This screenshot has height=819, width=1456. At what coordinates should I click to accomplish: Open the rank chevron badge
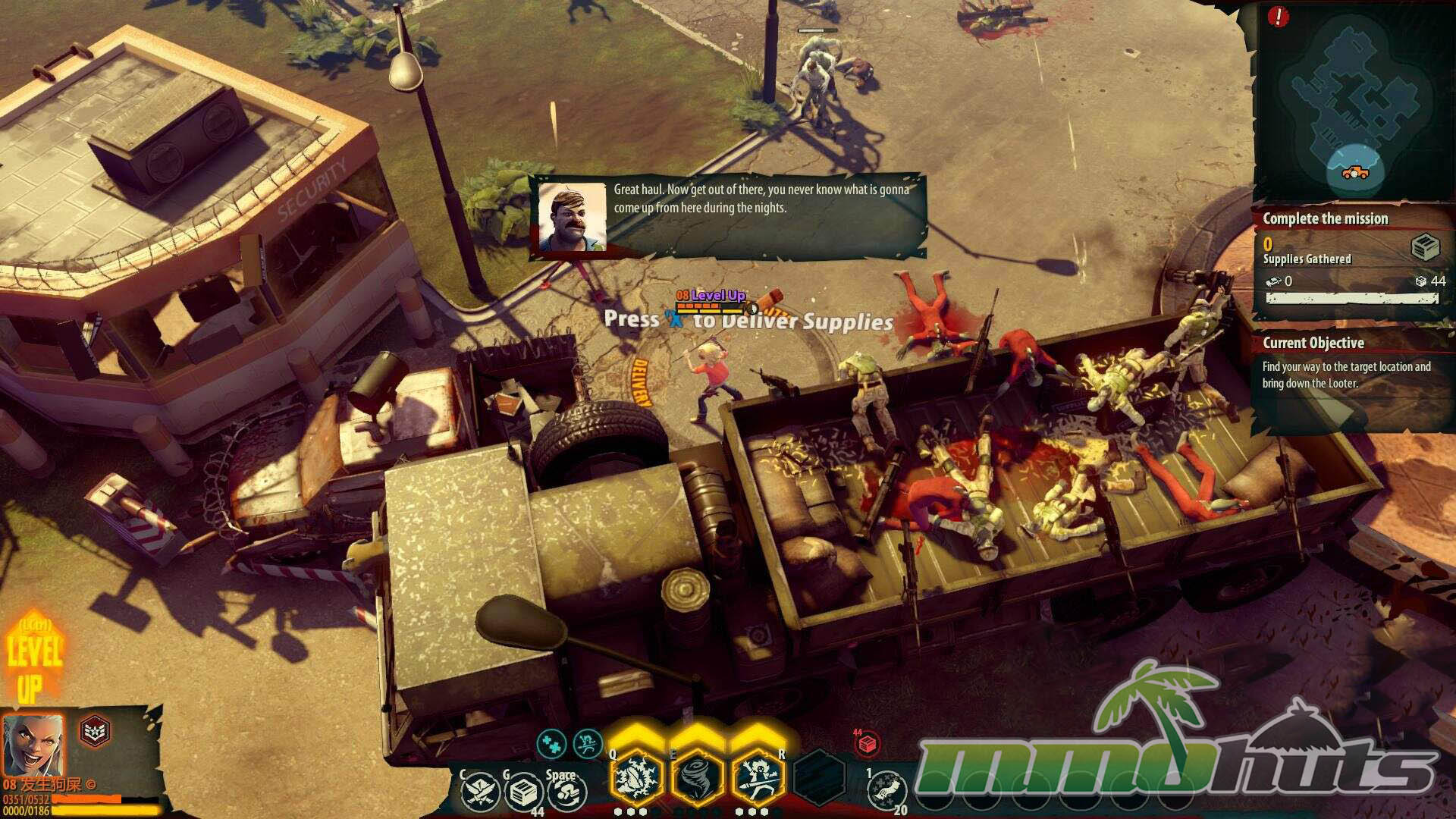pos(95,732)
